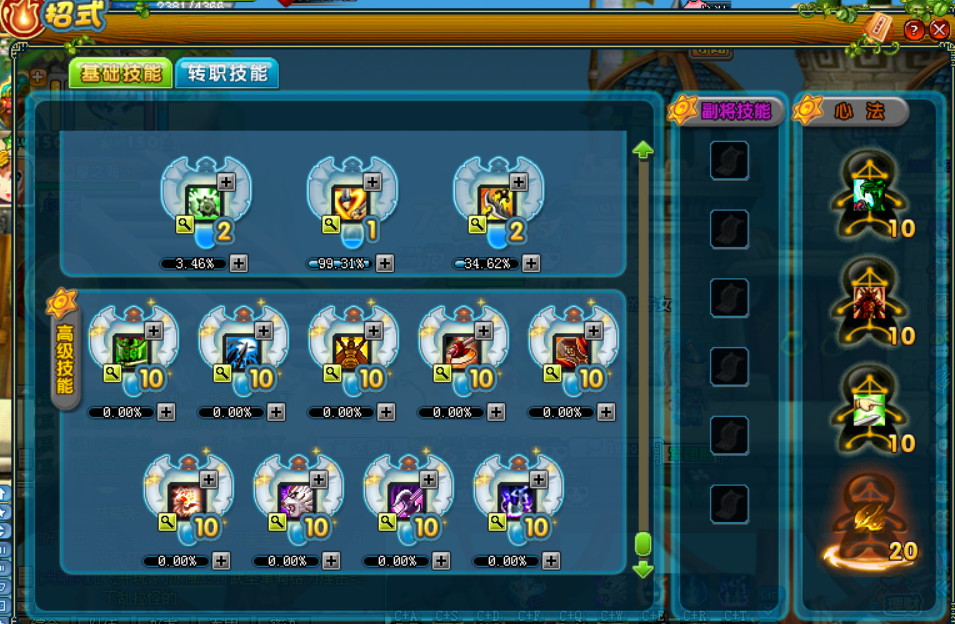The image size is (955, 624).
Task: Choose the fire dragon advanced skill icon
Action: 188,498
